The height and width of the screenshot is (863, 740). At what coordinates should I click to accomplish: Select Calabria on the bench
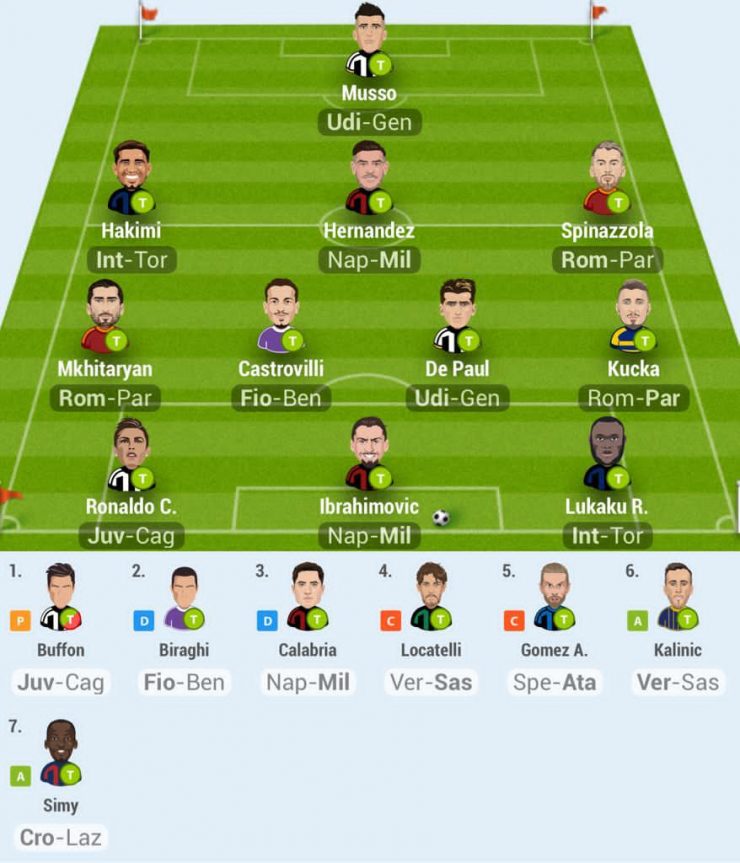[x=307, y=598]
